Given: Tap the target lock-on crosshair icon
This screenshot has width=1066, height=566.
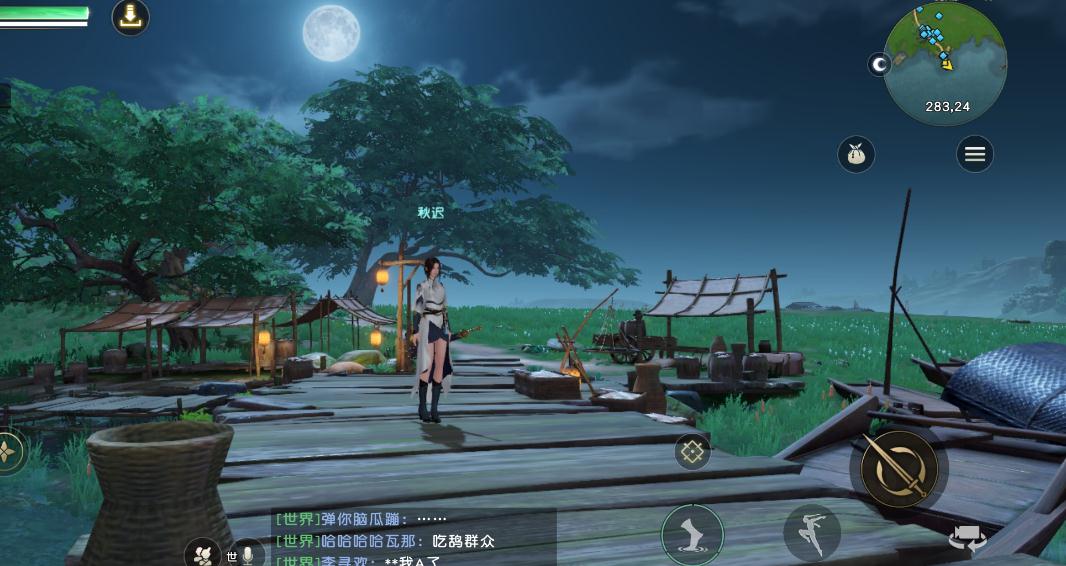Looking at the screenshot, I should pos(692,452).
